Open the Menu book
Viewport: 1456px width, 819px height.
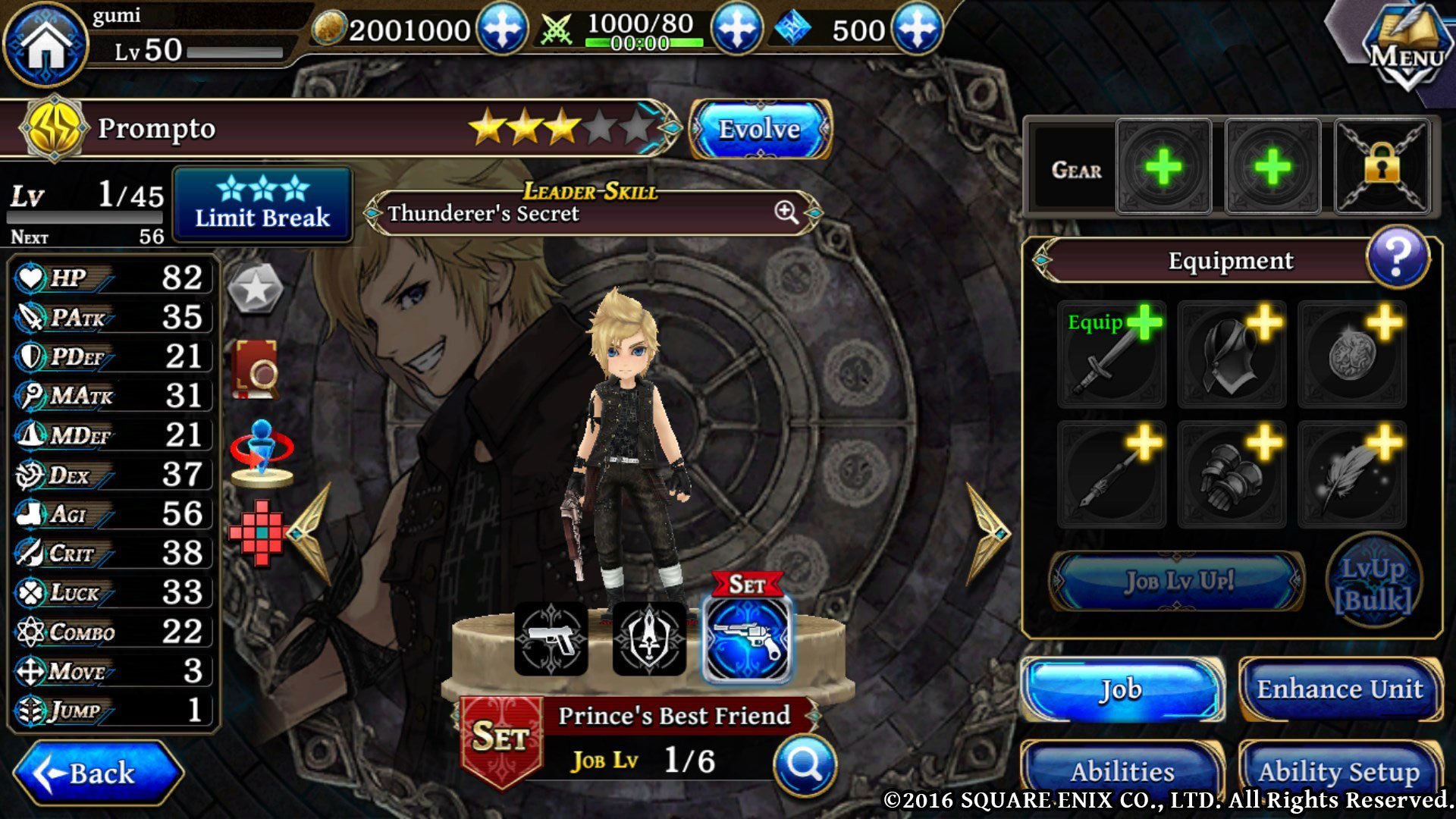point(1405,47)
